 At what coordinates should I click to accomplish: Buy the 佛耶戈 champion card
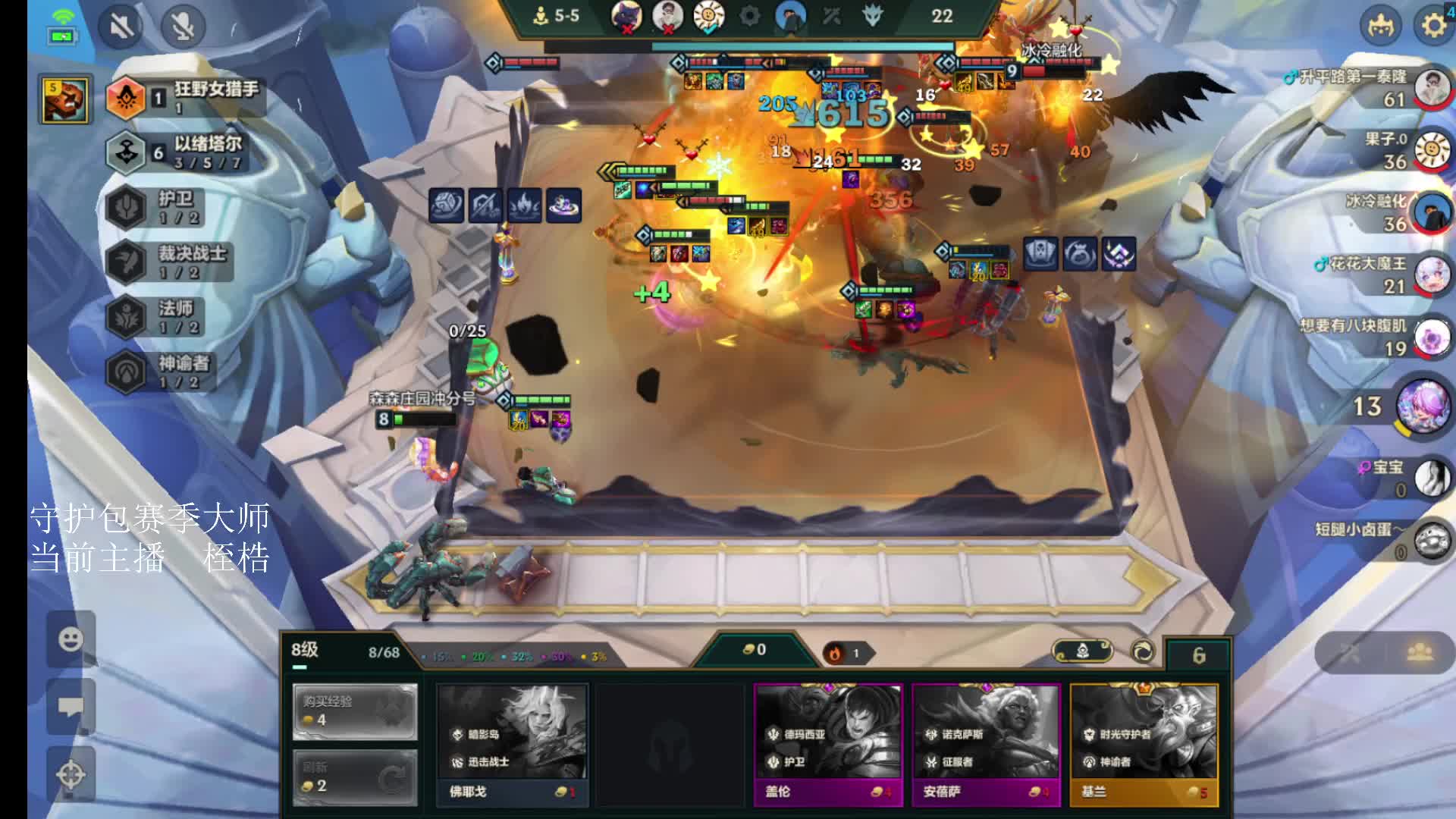coord(513,743)
